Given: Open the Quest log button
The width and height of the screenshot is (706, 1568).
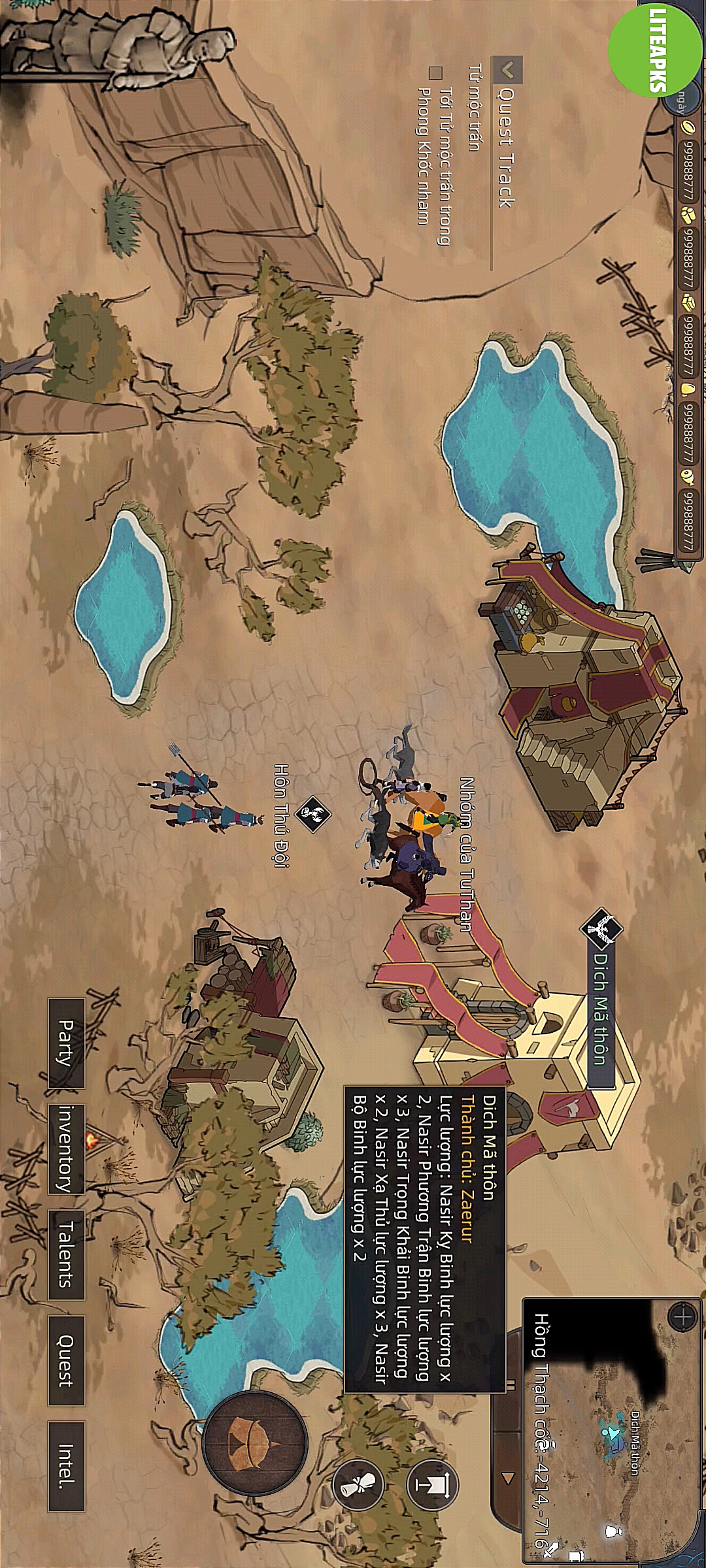Looking at the screenshot, I should tap(67, 1360).
